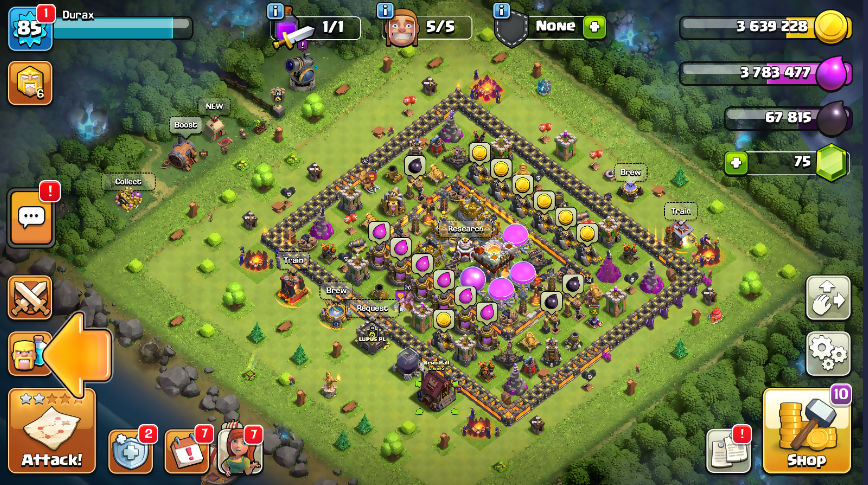868x485 pixels.
Task: Tap the Request bubble on the clan castle
Action: coord(371,308)
